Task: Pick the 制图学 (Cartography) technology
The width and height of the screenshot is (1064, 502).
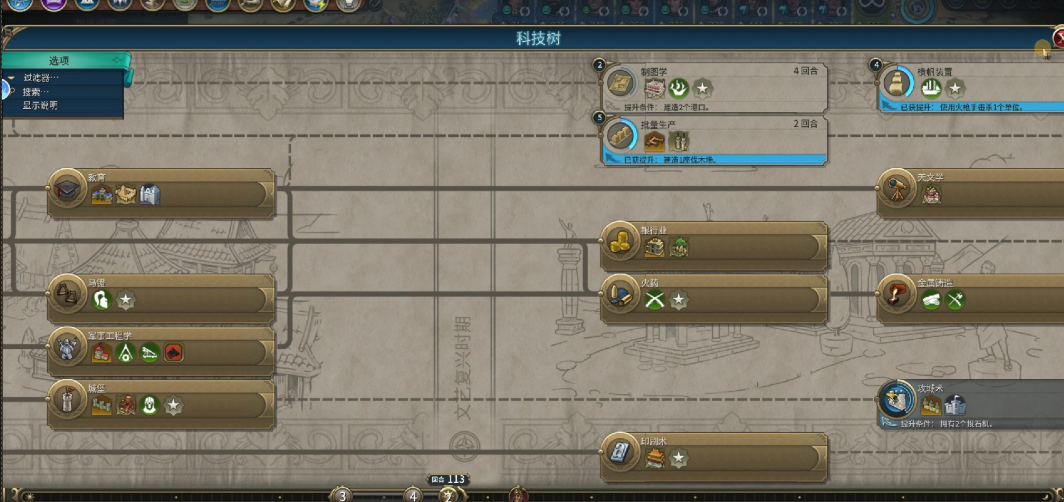Action: pos(716,88)
